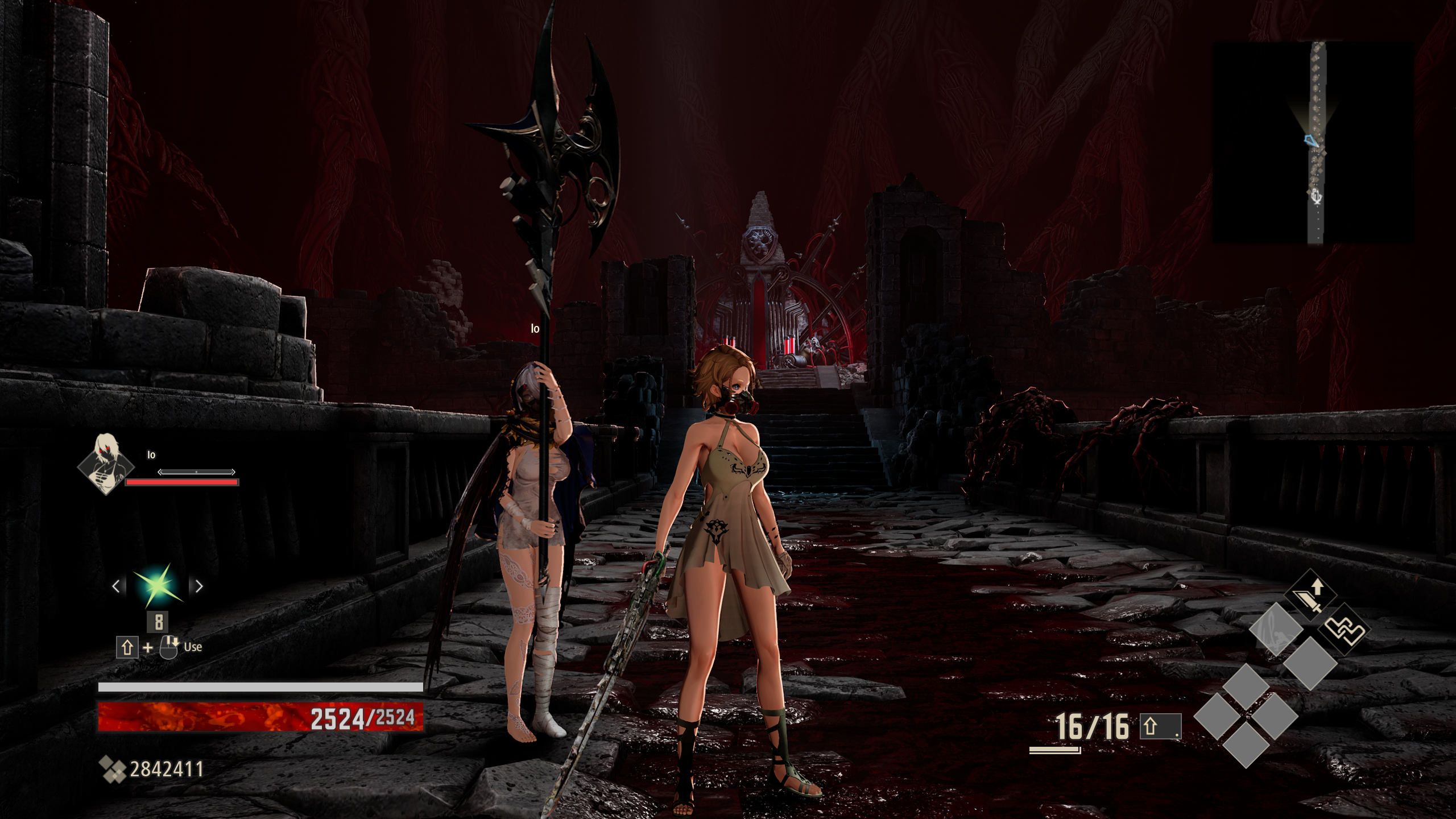Cycle to the previous quick-use item
Viewport: 1456px width, 819px height.
116,586
